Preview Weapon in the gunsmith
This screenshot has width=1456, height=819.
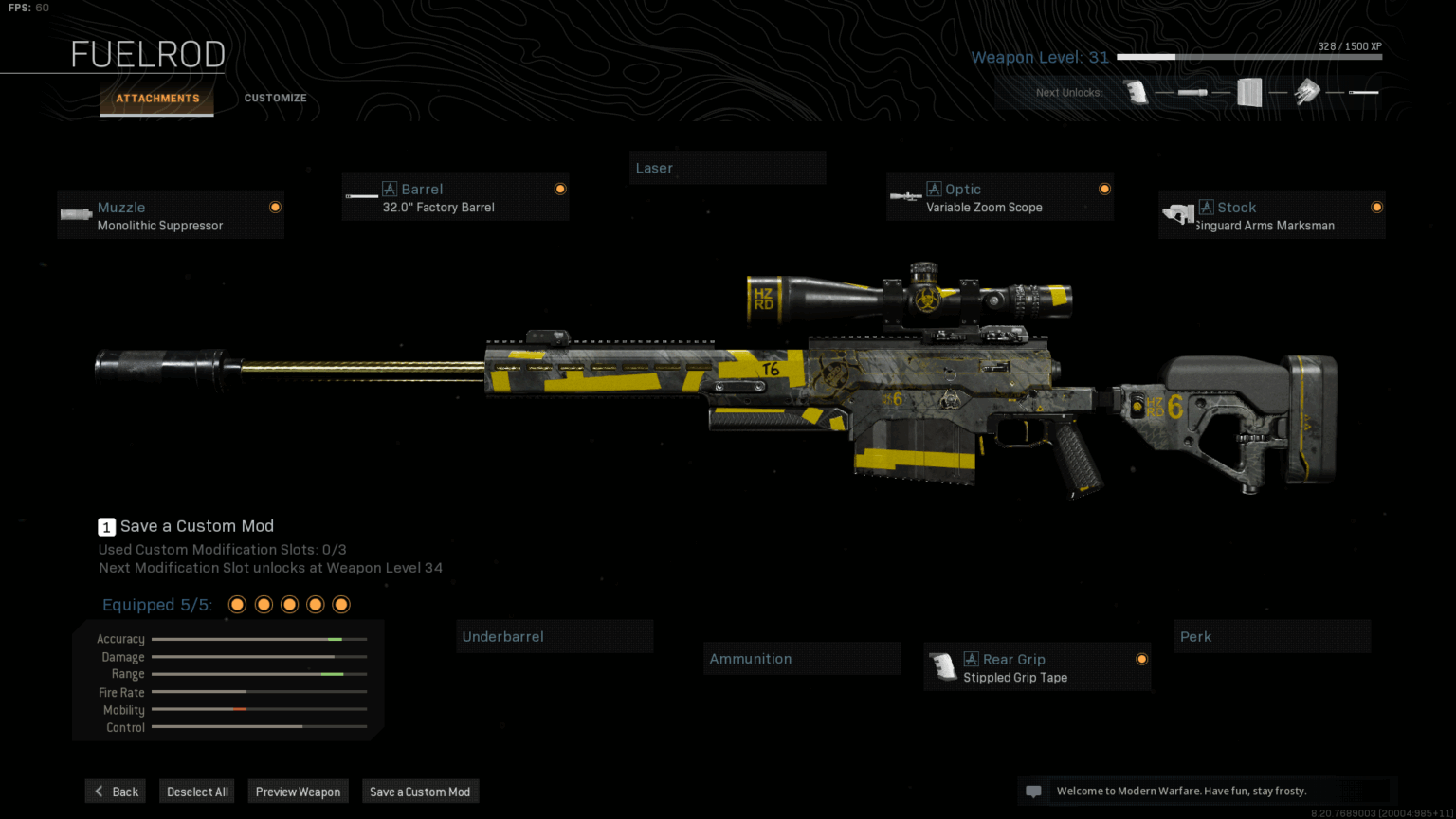[298, 792]
